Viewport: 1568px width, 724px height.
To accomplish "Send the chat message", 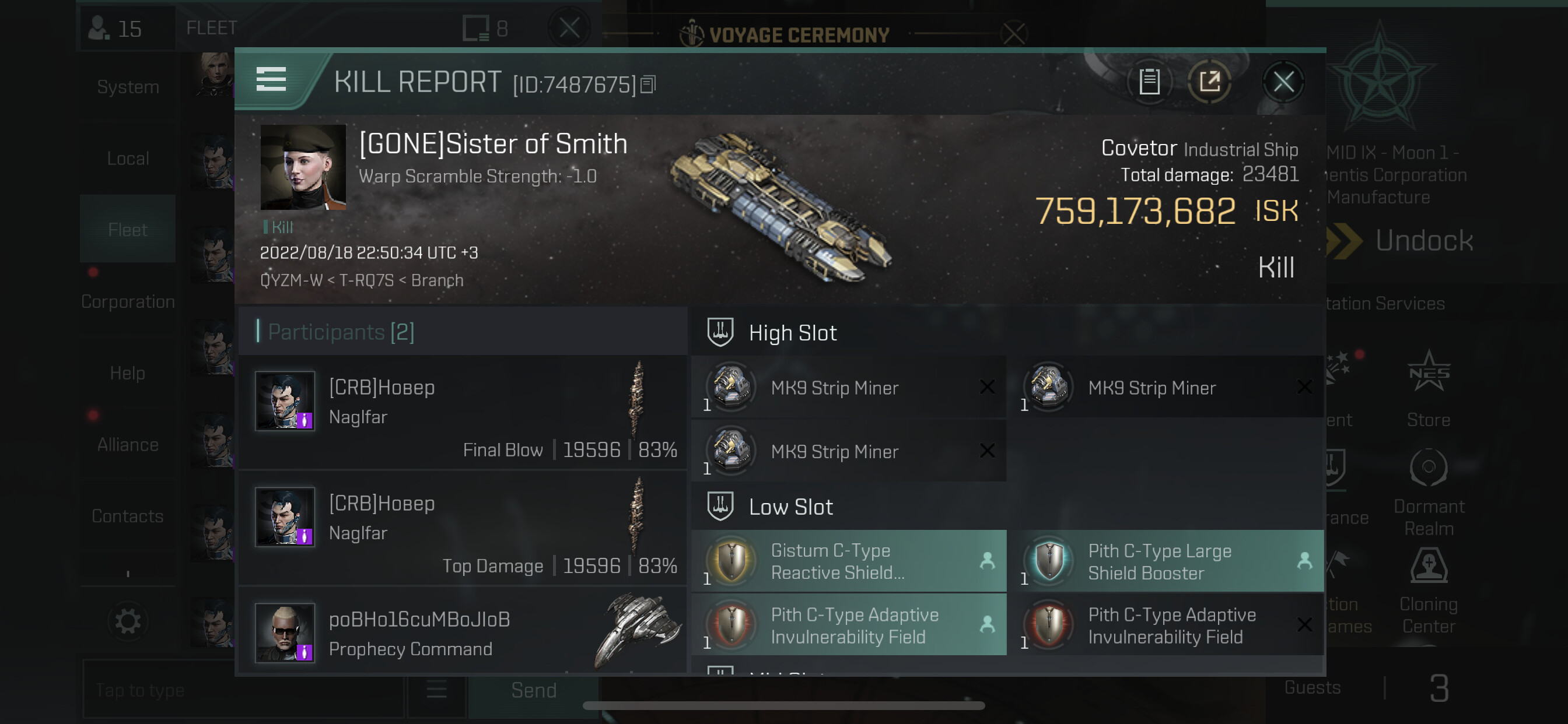I will pyautogui.click(x=533, y=691).
